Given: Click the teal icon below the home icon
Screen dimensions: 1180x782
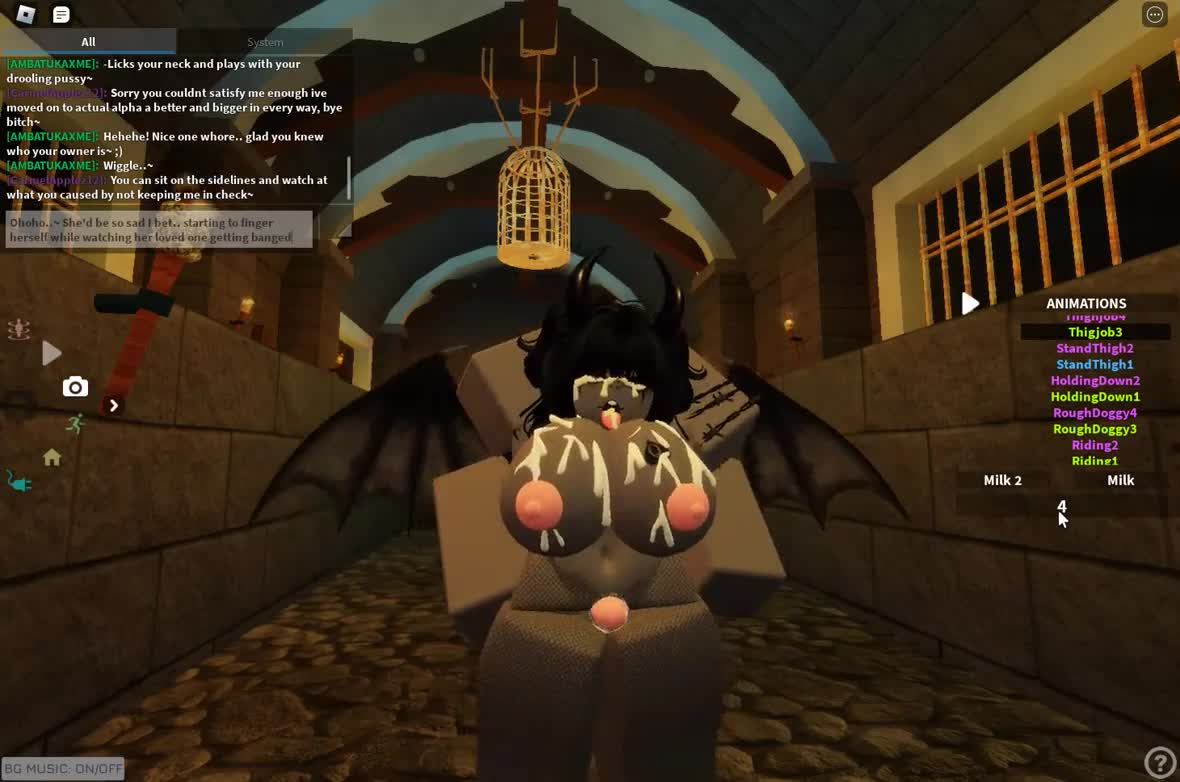Looking at the screenshot, I should [19, 483].
